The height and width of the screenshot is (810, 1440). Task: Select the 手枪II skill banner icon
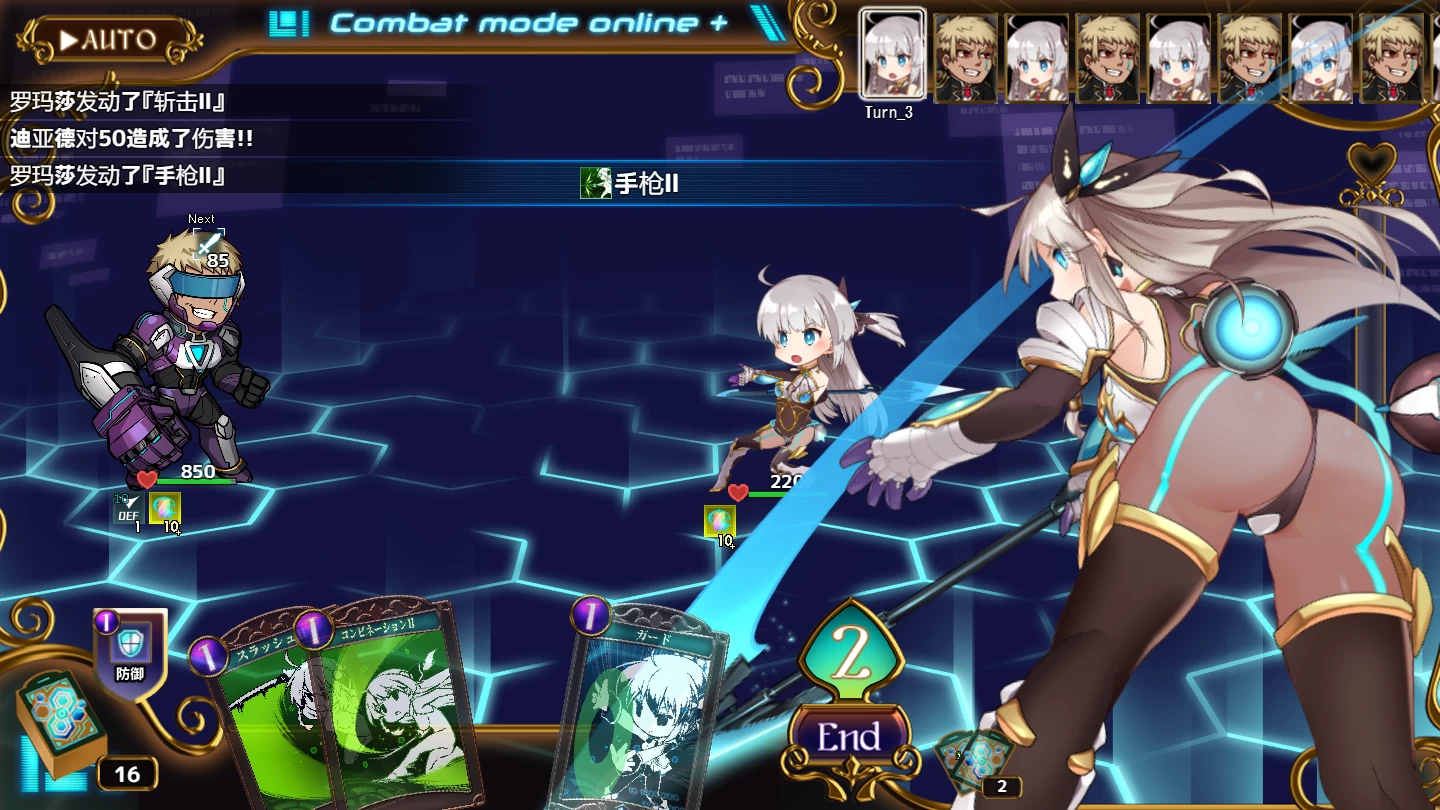tap(594, 185)
